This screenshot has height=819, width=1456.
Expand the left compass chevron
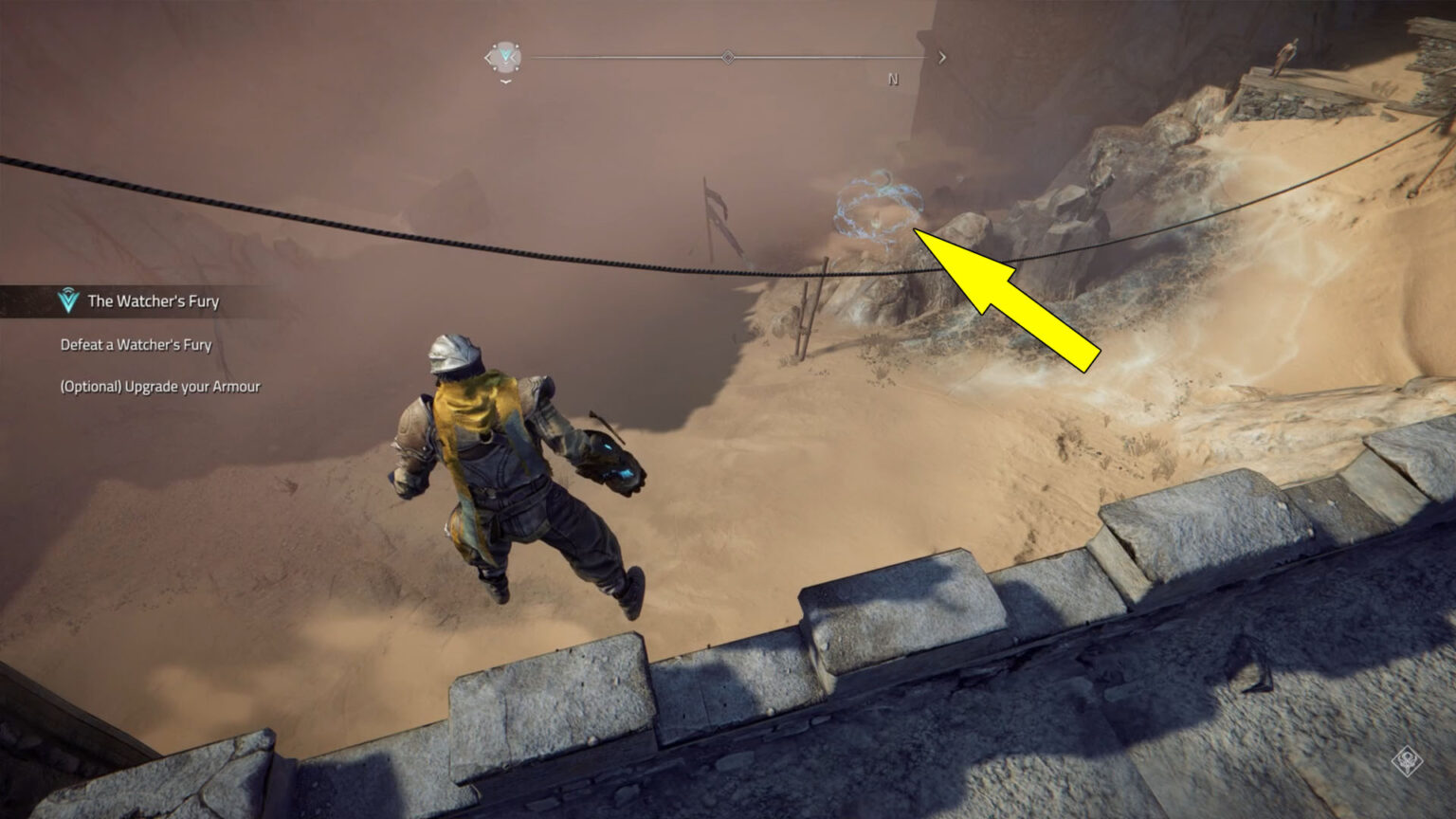(x=491, y=56)
